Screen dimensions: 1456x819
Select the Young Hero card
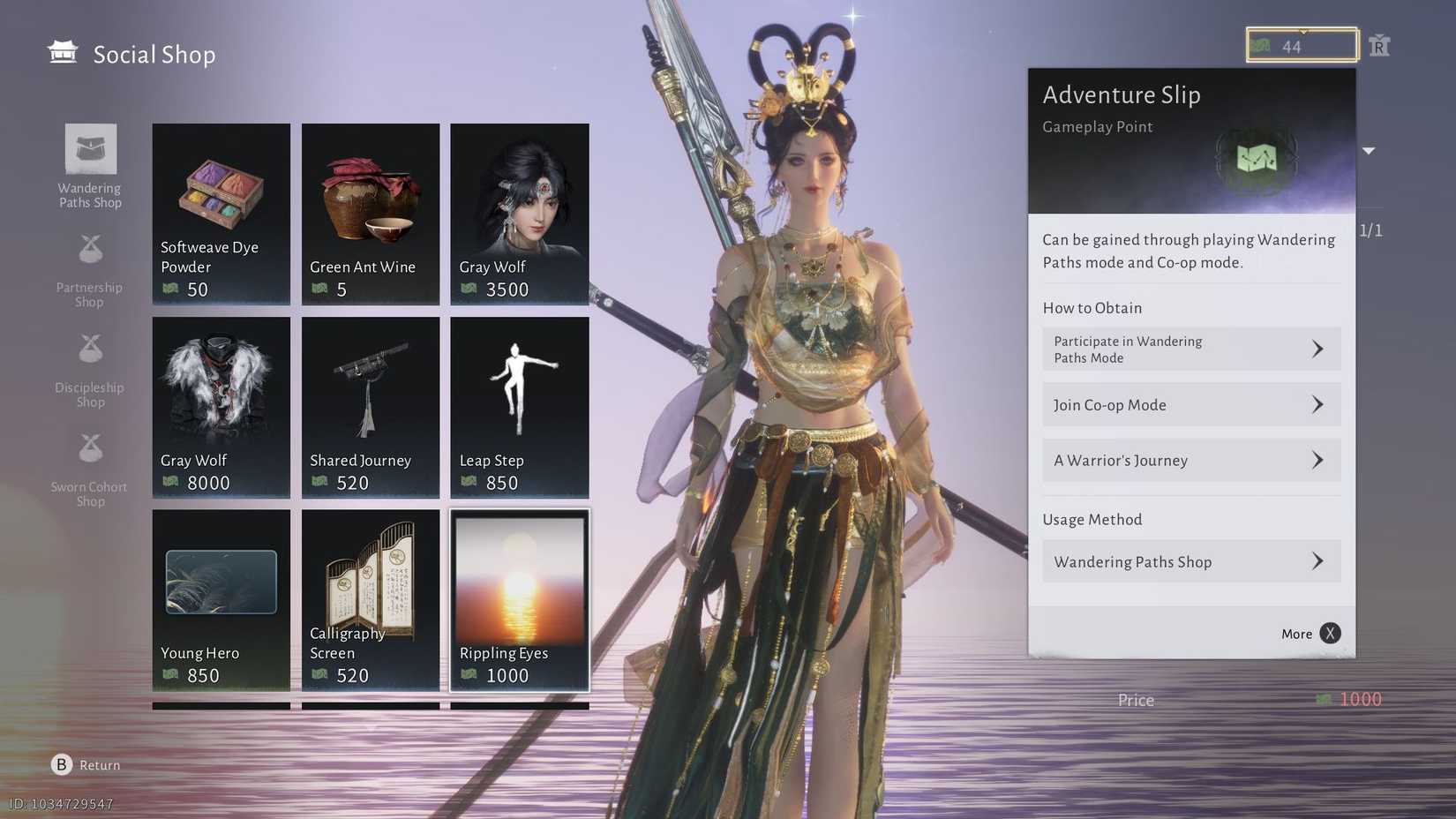click(221, 599)
